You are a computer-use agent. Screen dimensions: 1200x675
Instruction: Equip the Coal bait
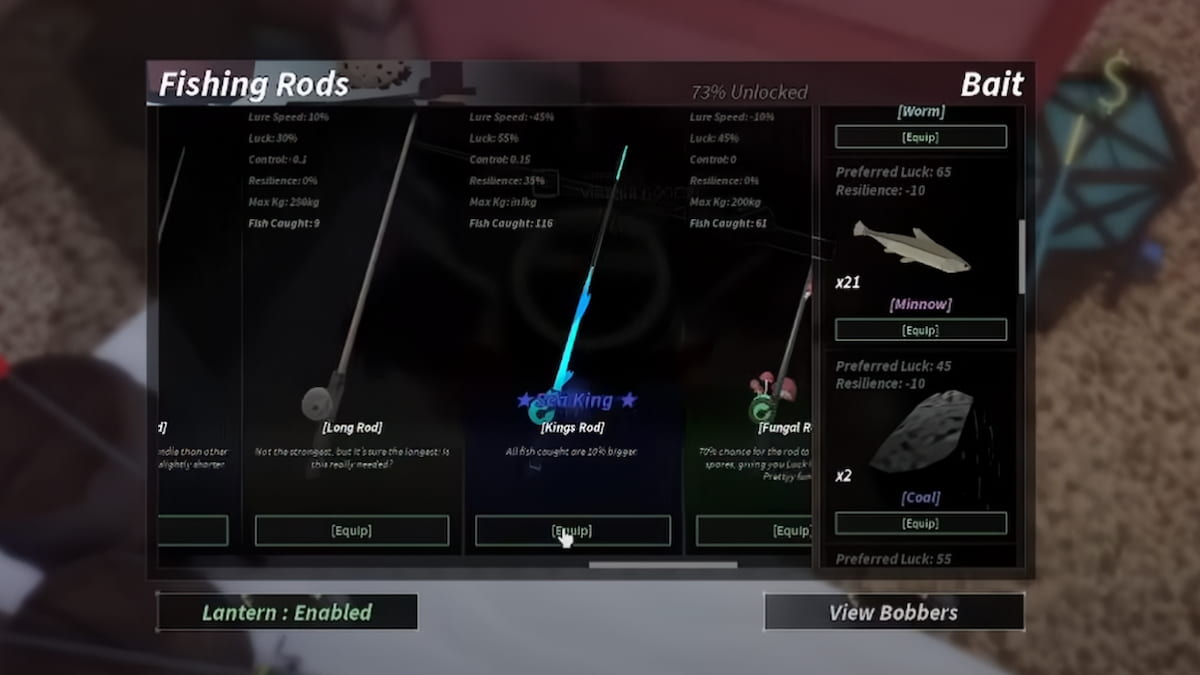point(920,523)
